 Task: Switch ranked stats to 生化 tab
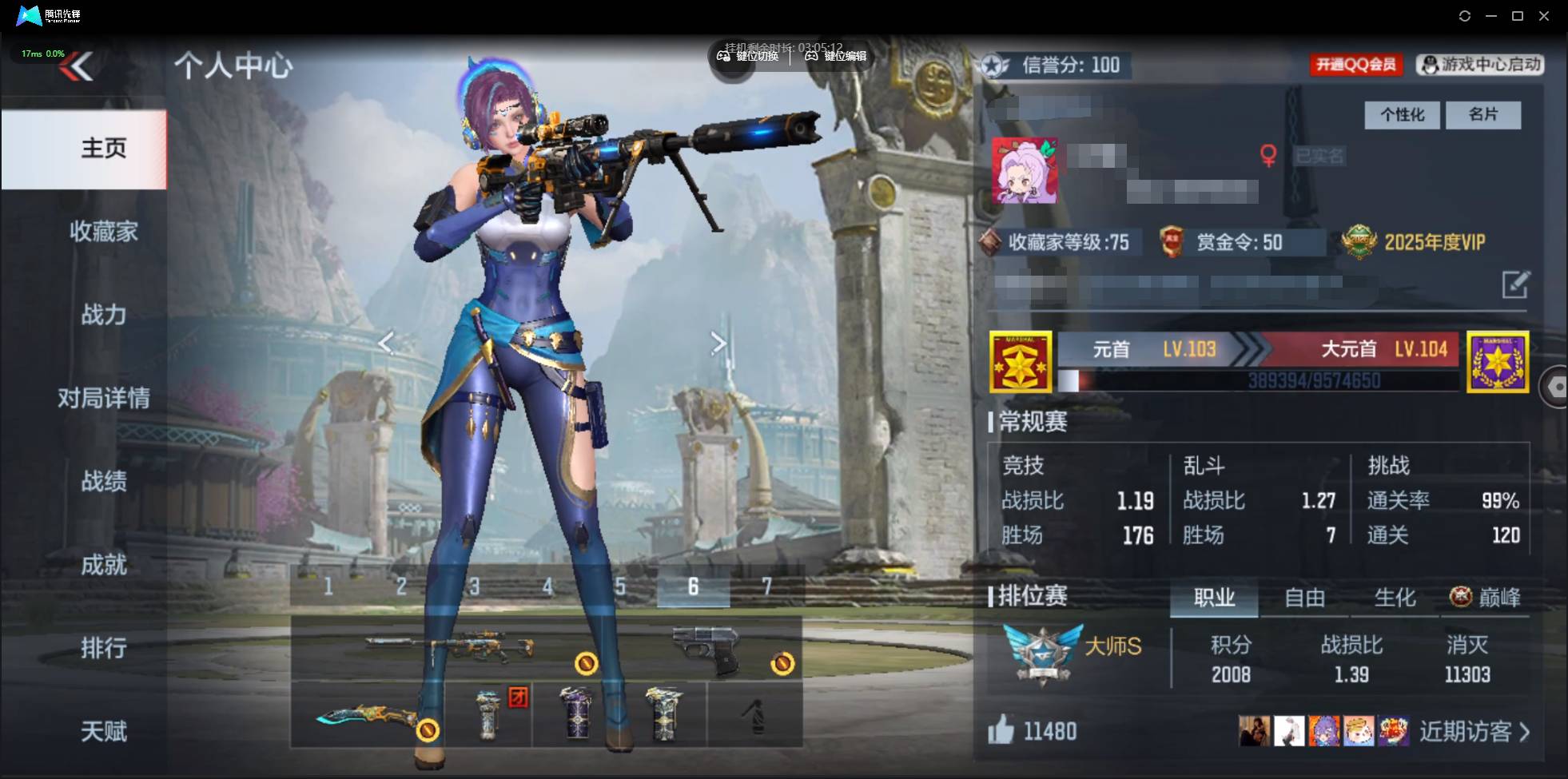tap(1395, 598)
